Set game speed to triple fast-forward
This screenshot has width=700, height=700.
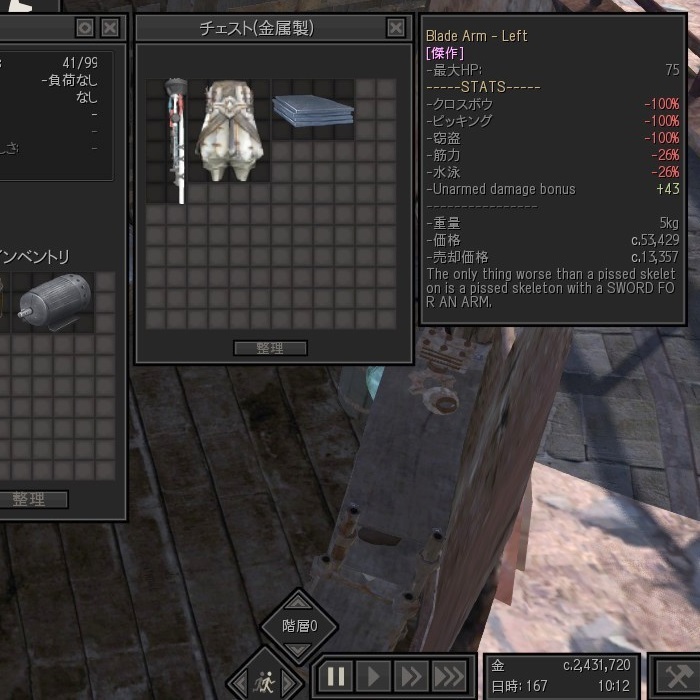click(x=449, y=676)
